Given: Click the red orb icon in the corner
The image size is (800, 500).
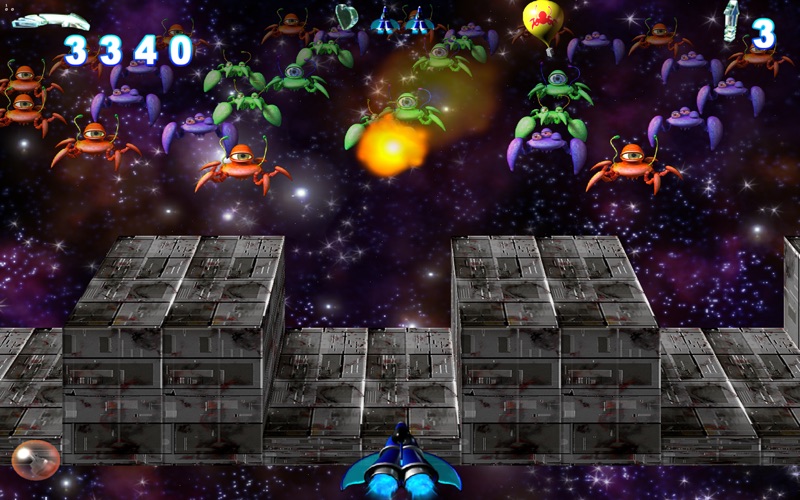Looking at the screenshot, I should click(36, 459).
